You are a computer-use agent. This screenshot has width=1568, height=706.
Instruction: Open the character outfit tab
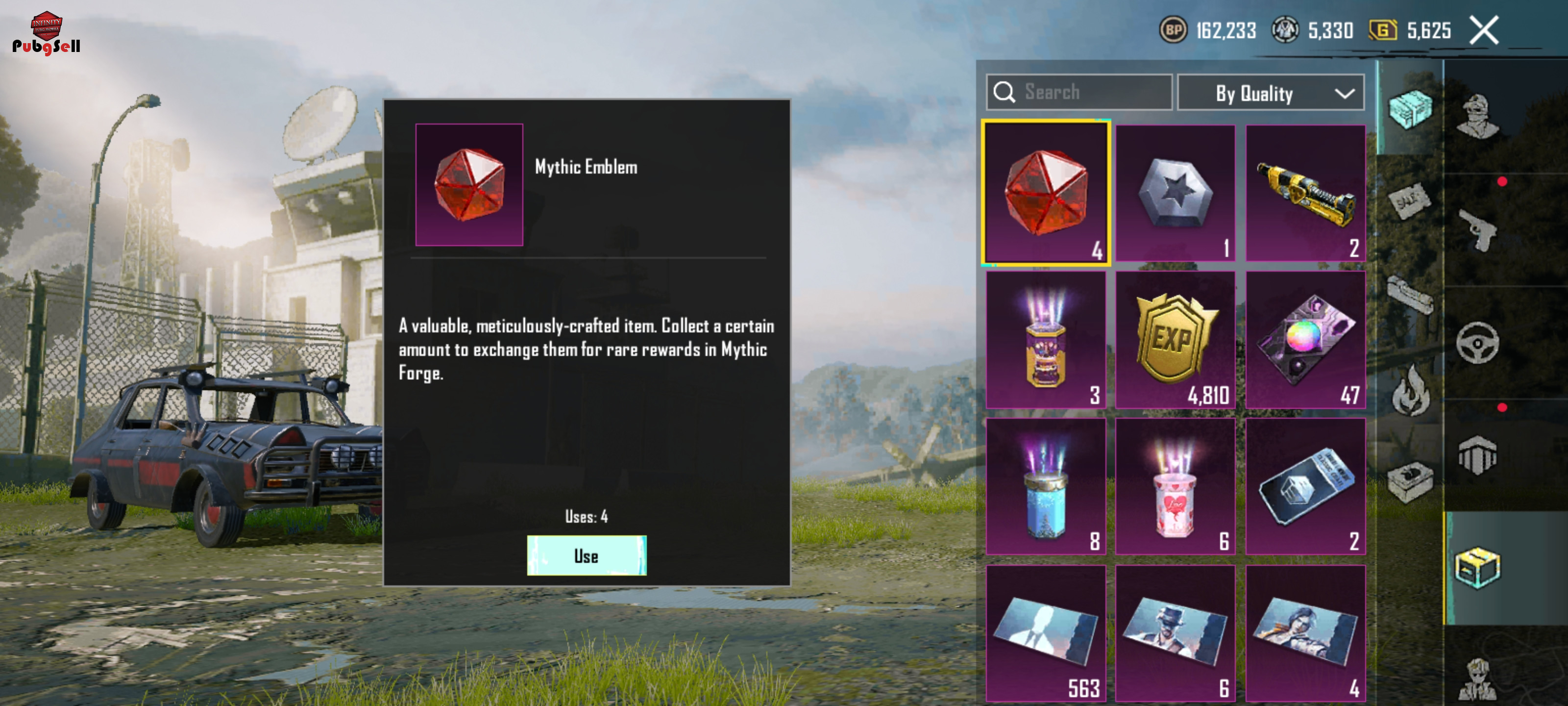pyautogui.click(x=1478, y=116)
